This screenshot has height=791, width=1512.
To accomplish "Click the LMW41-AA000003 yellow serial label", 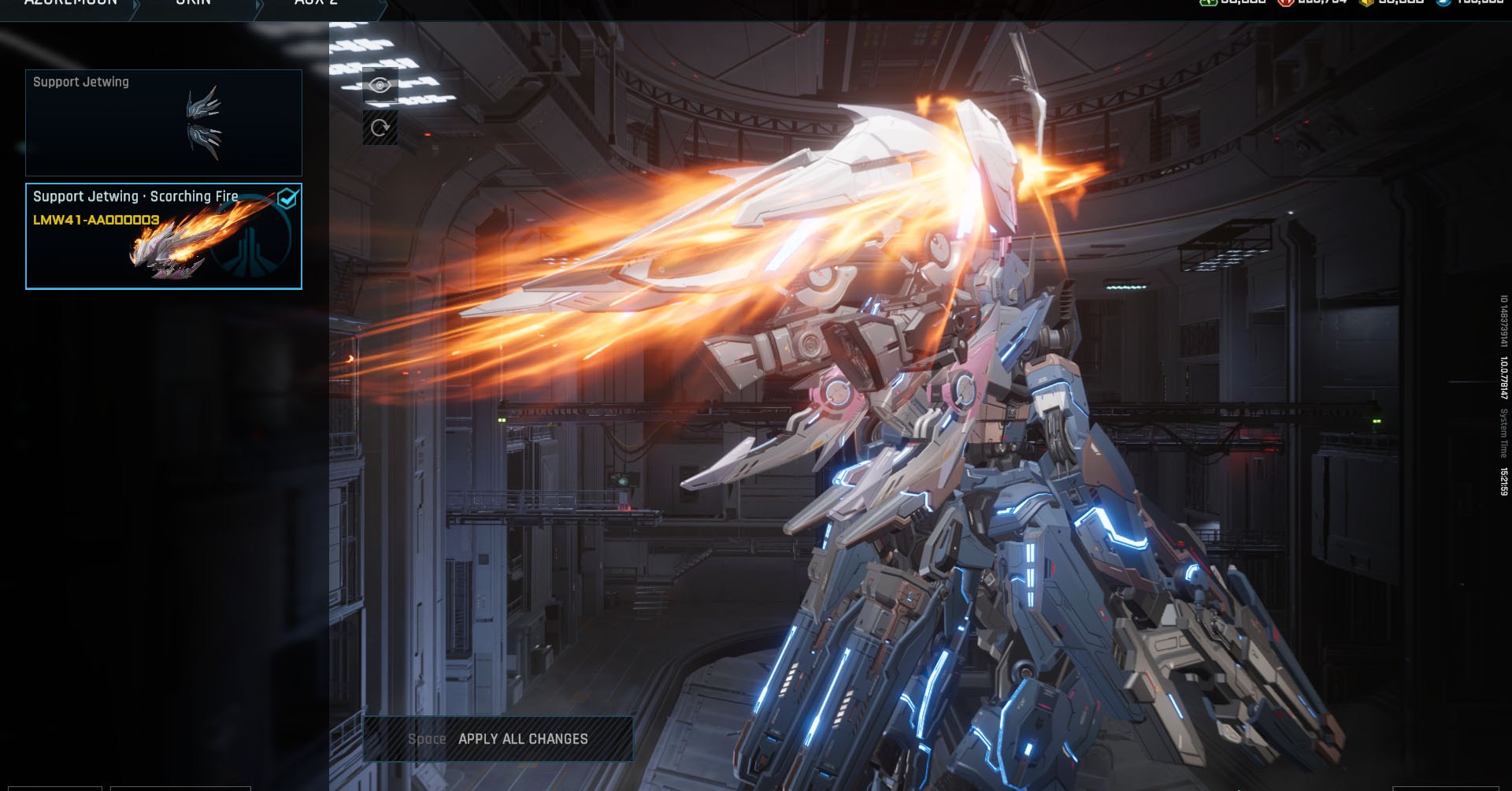I will 94,221.
